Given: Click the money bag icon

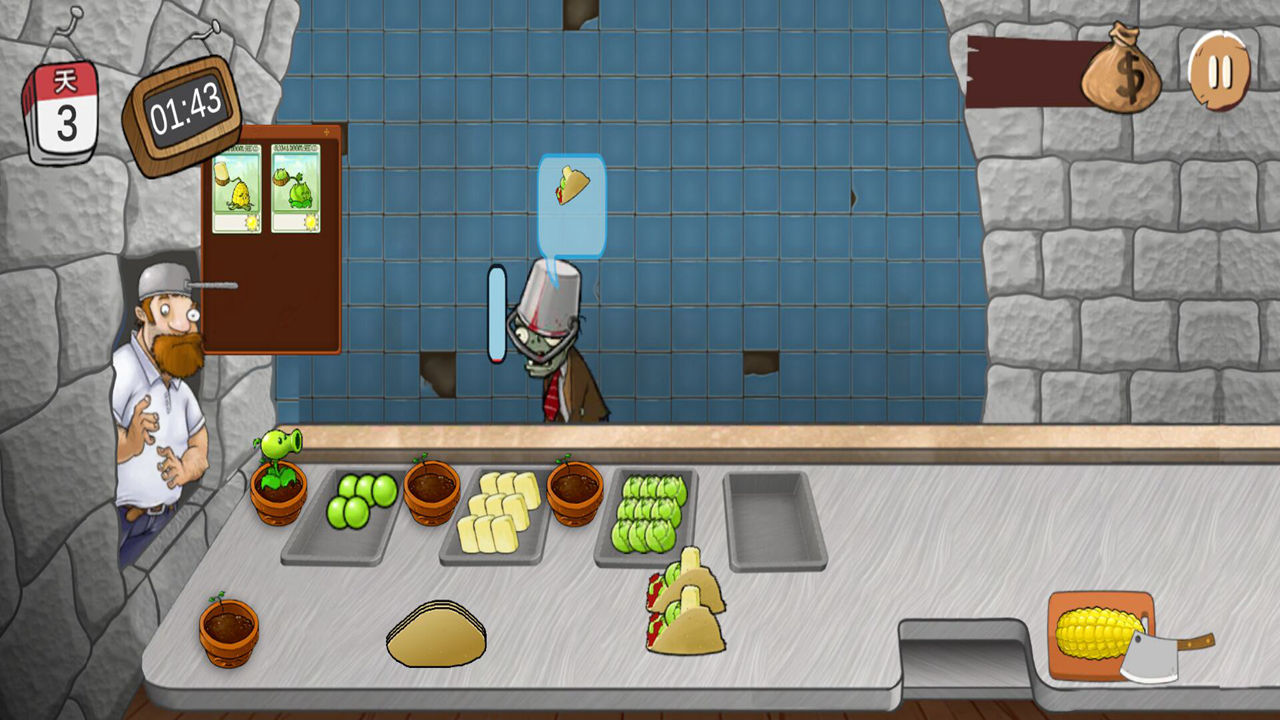Looking at the screenshot, I should pyautogui.click(x=1122, y=71).
